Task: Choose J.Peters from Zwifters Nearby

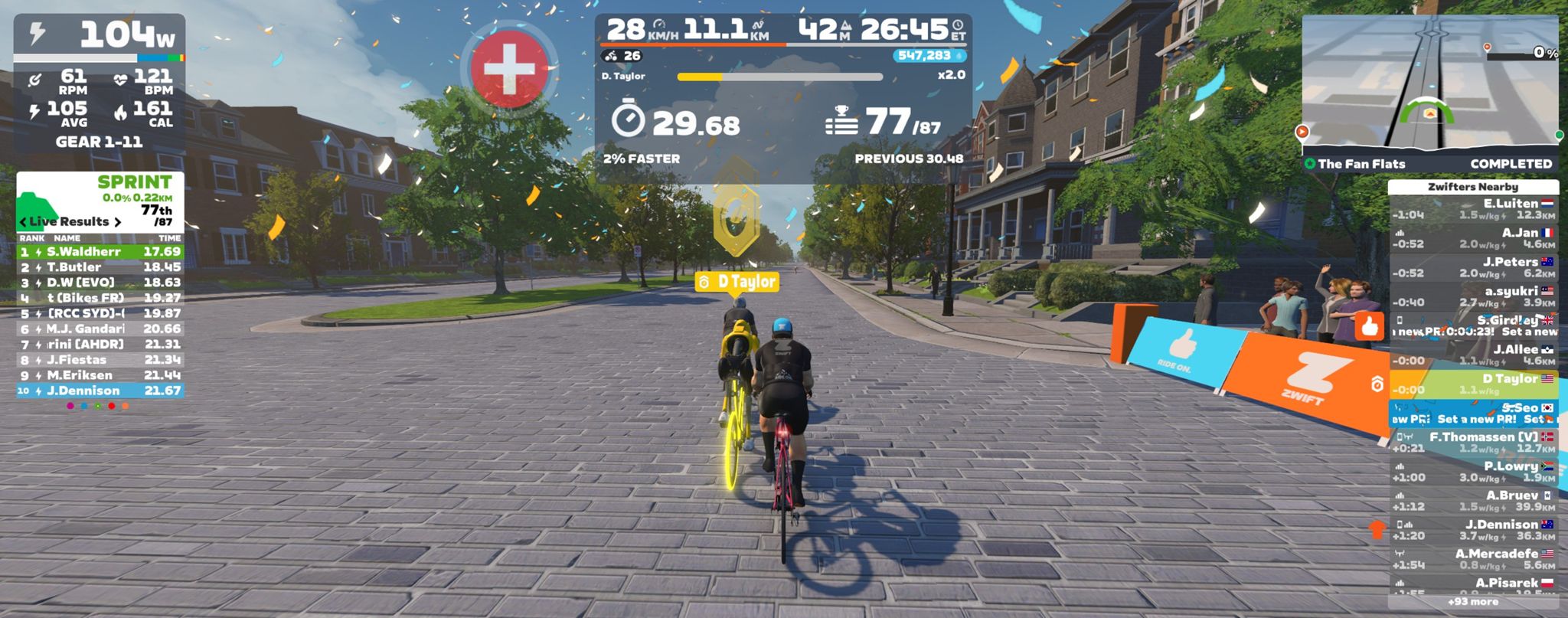Action: pyautogui.click(x=1472, y=267)
